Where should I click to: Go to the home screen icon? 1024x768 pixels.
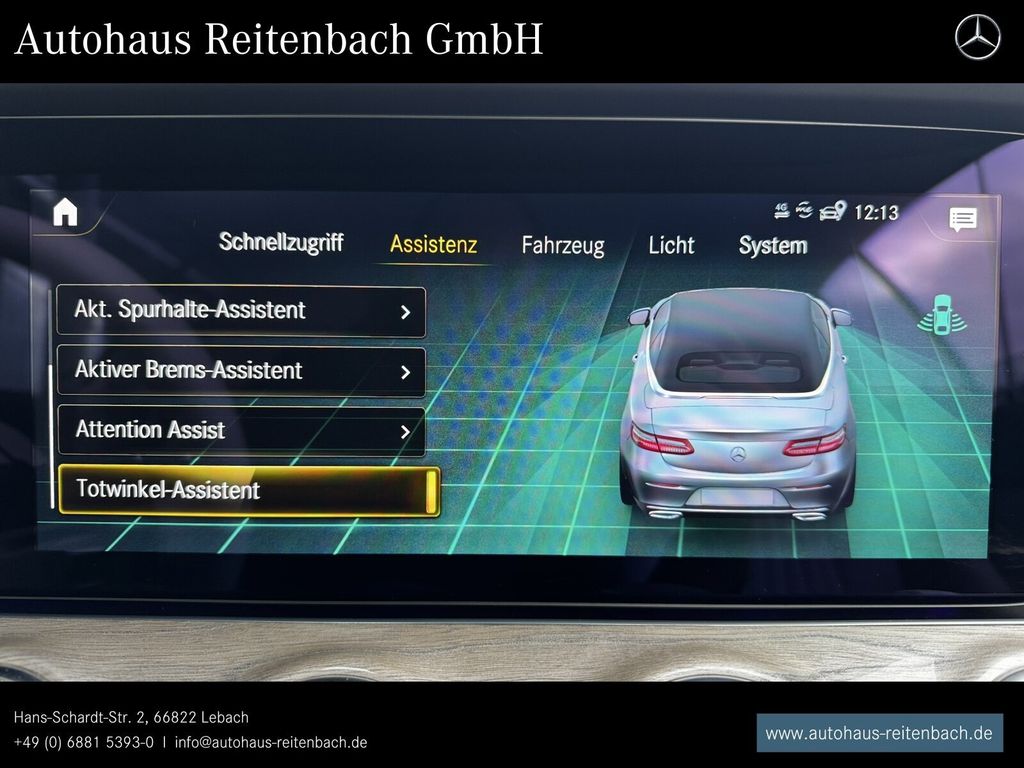[x=65, y=212]
